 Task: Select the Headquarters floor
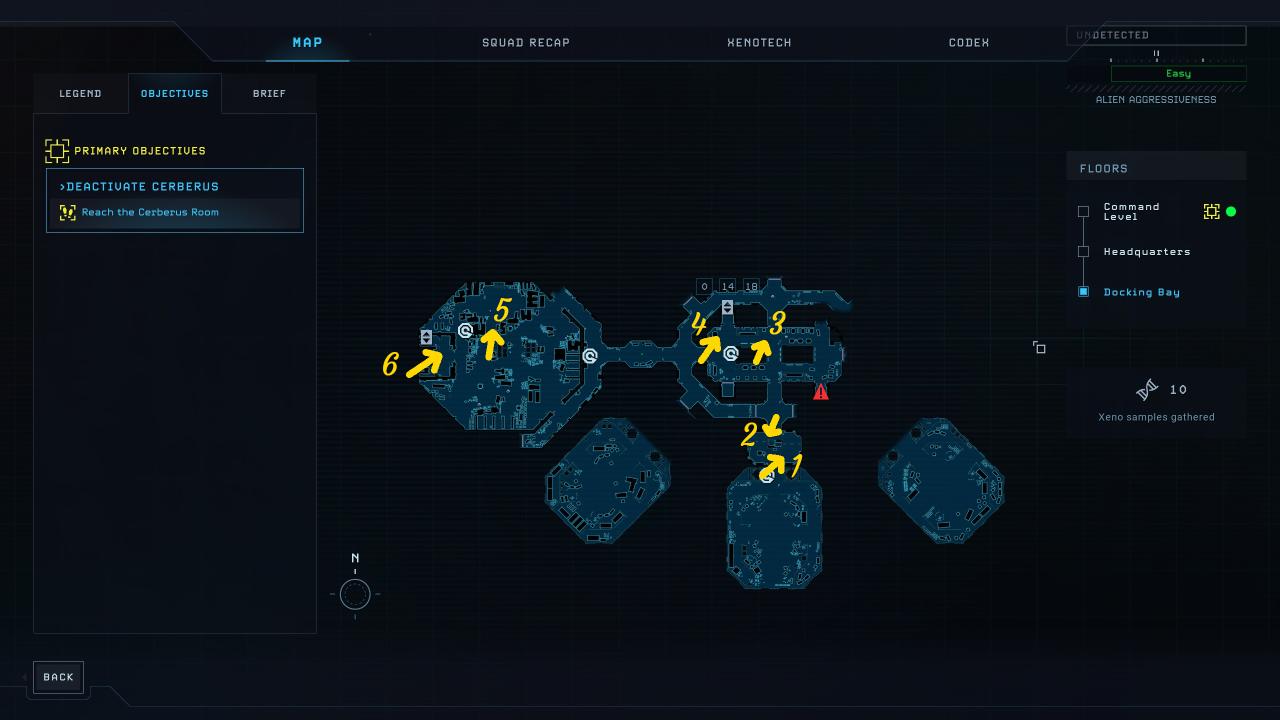tap(1146, 252)
